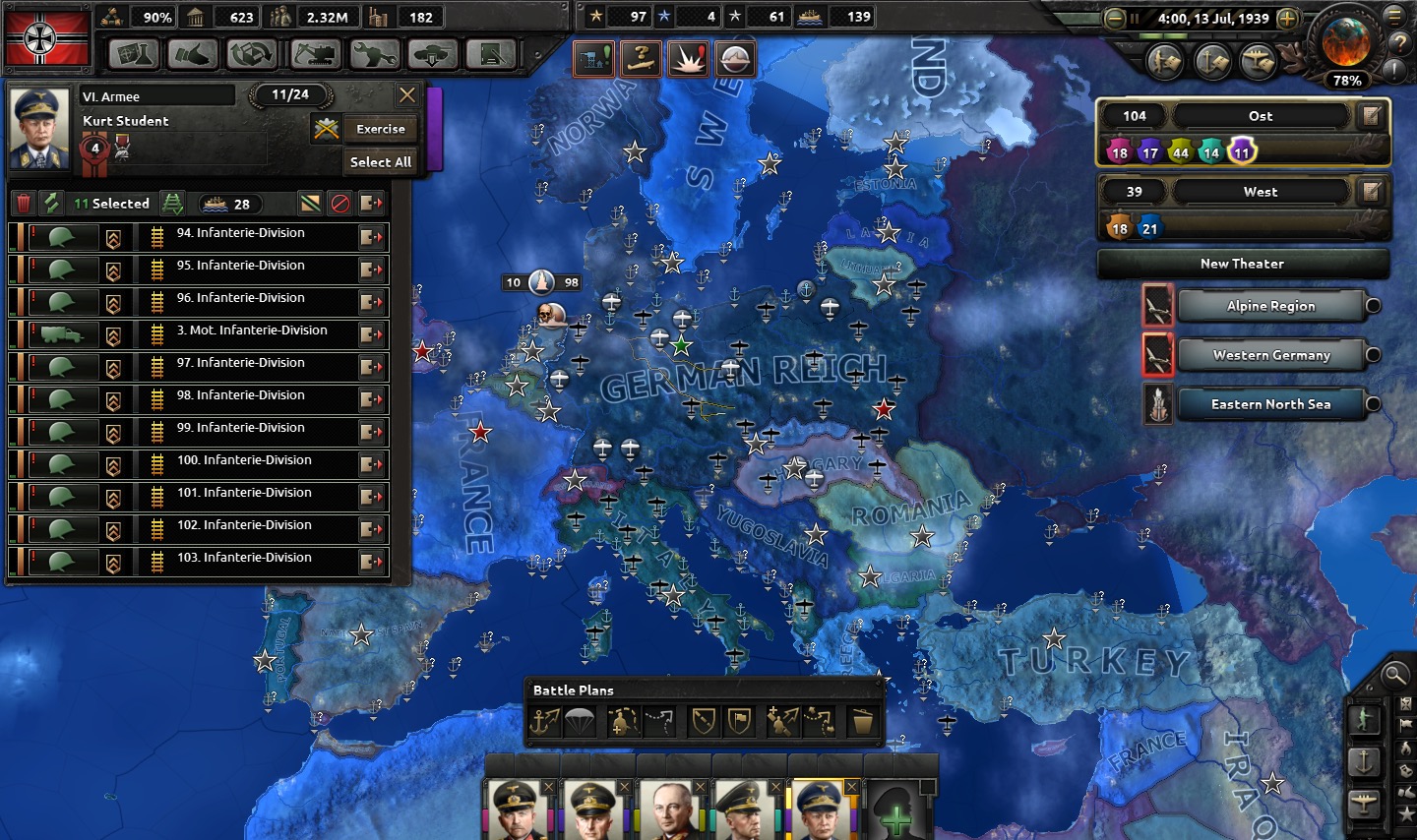
Task: Click the Exercise button
Action: click(x=380, y=129)
